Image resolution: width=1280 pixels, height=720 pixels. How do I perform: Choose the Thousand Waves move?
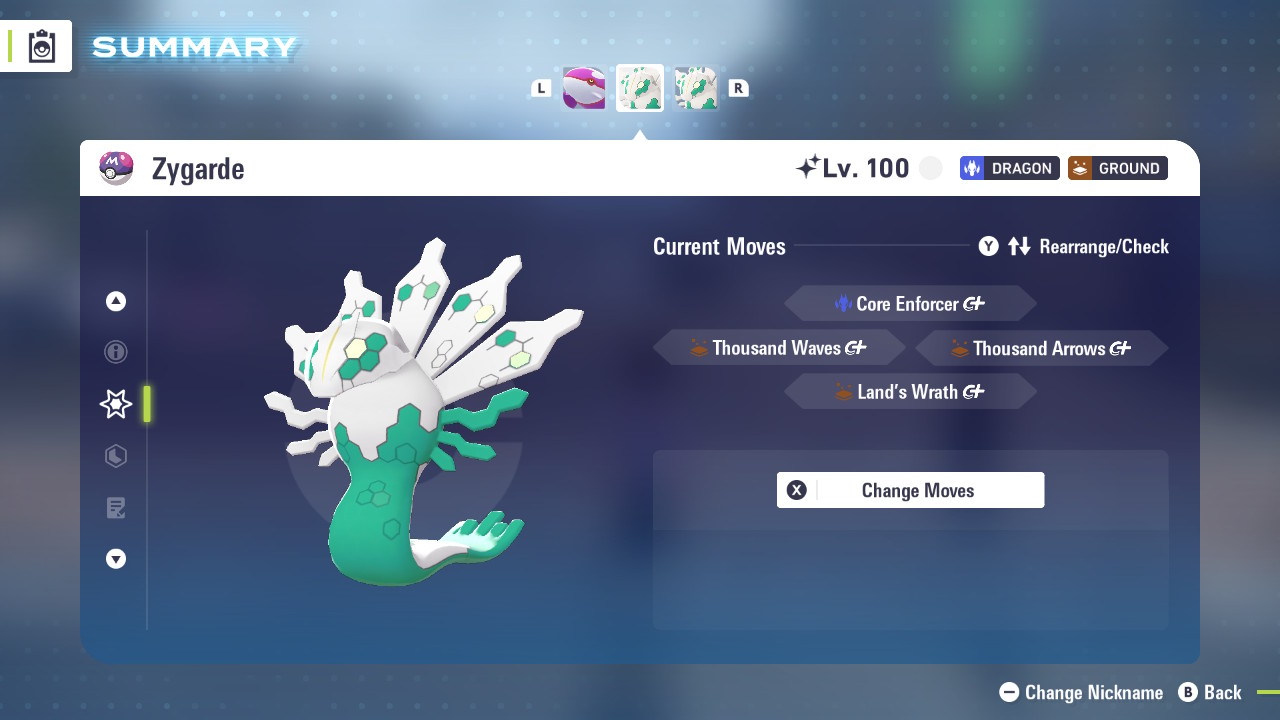coord(779,348)
